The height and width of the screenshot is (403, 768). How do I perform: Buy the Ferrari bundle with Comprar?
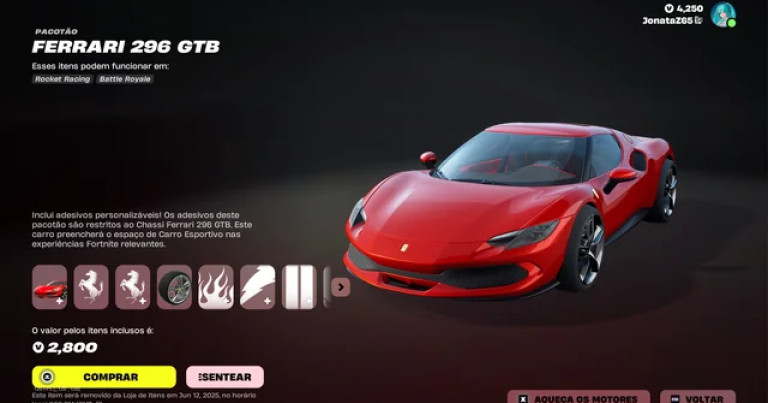point(104,377)
